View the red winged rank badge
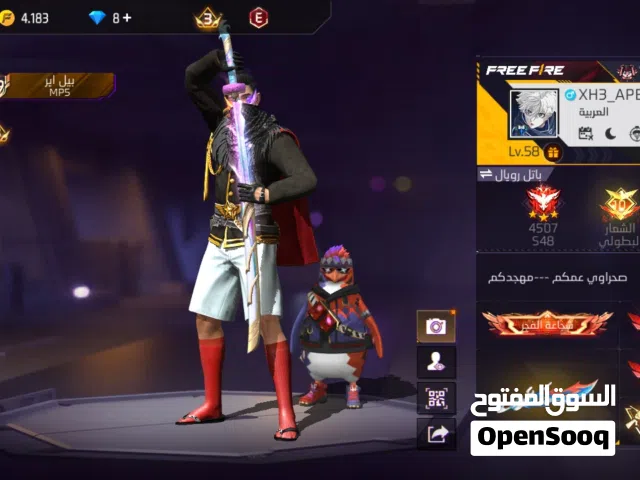 tap(543, 204)
